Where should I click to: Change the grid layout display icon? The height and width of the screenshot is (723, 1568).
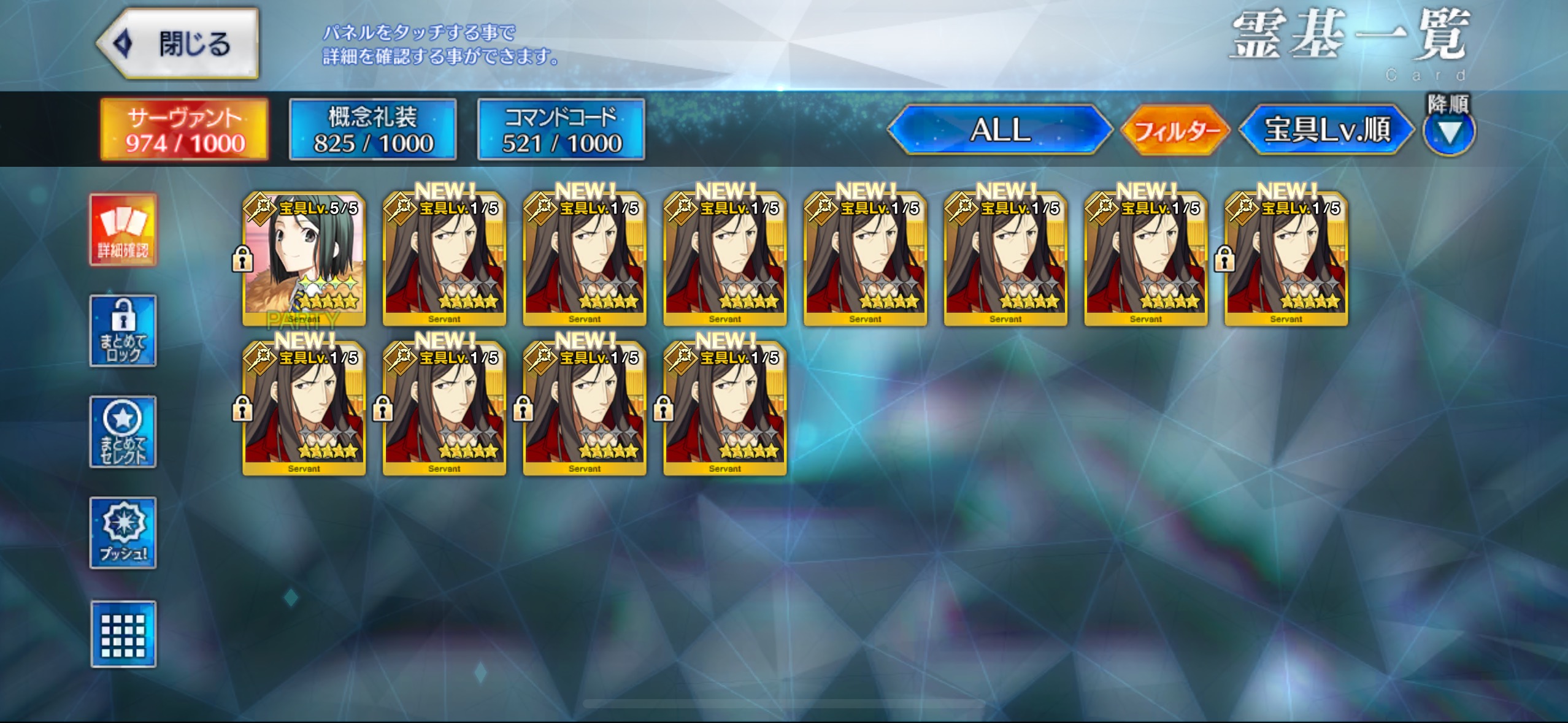click(123, 634)
